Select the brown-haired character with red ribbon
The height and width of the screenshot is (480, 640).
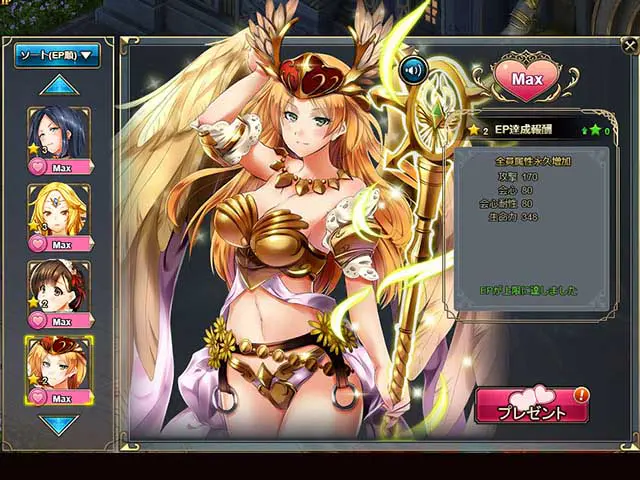[59, 286]
